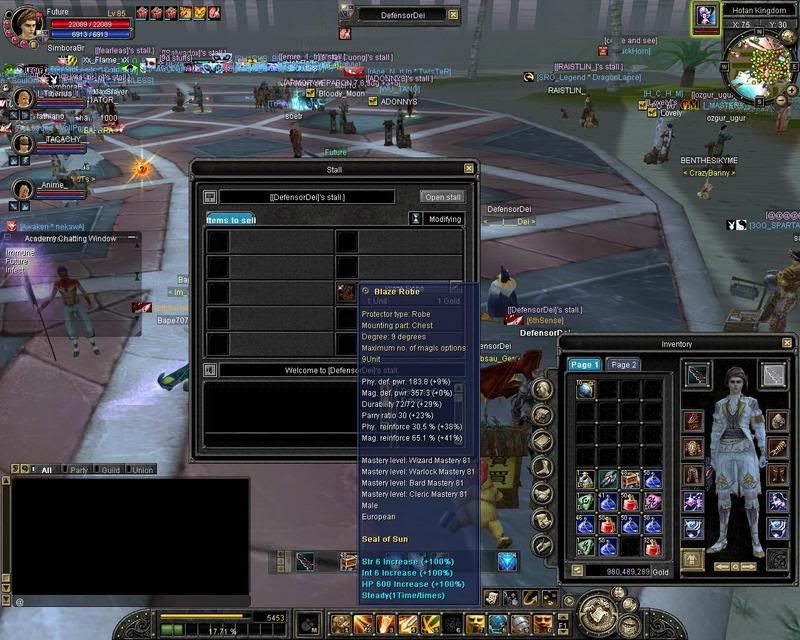Select the Blaze Robe stall item
This screenshot has height=640, width=800.
[x=346, y=292]
